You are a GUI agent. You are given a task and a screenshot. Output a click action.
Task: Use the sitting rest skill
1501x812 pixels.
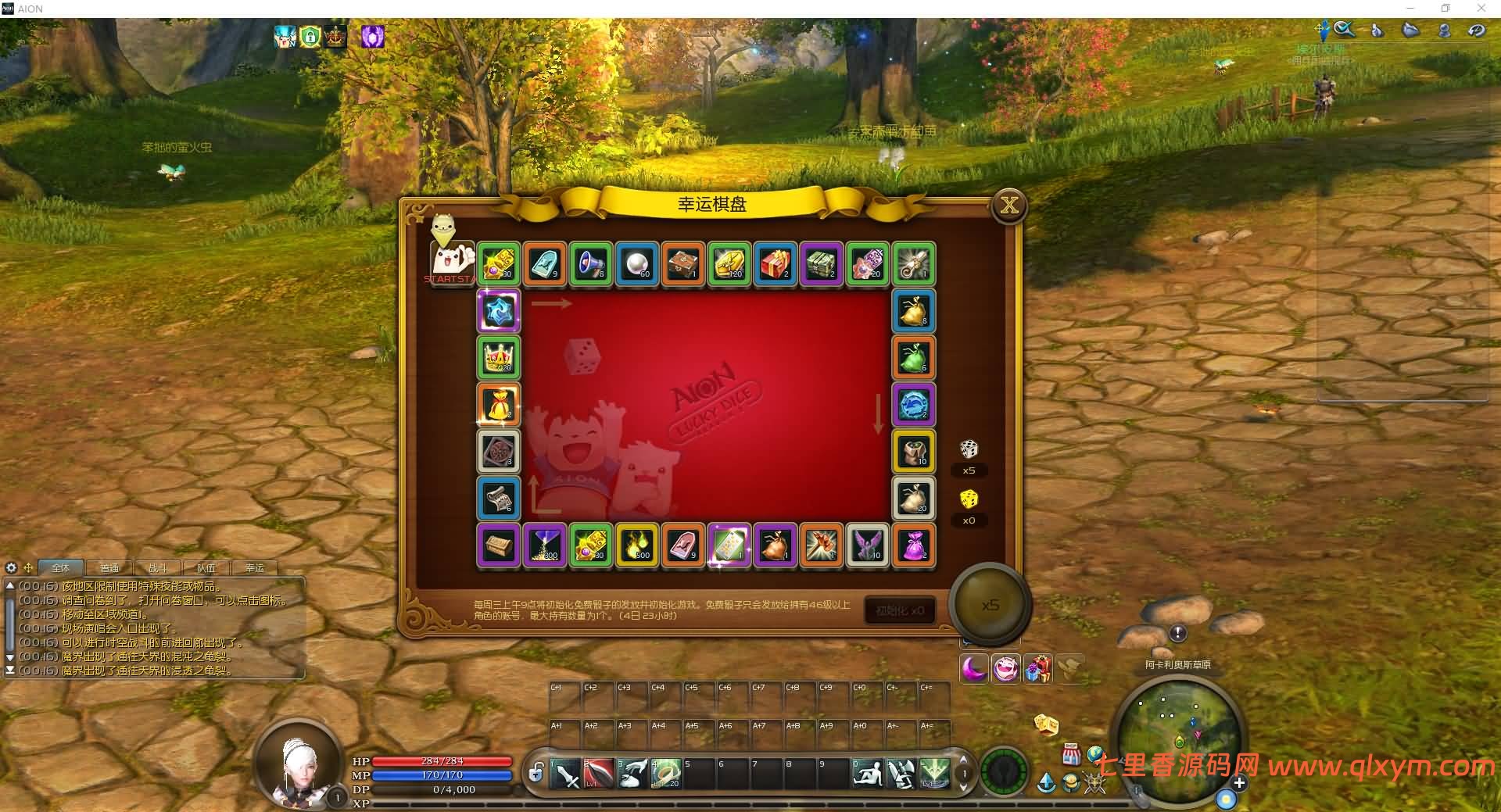(868, 774)
